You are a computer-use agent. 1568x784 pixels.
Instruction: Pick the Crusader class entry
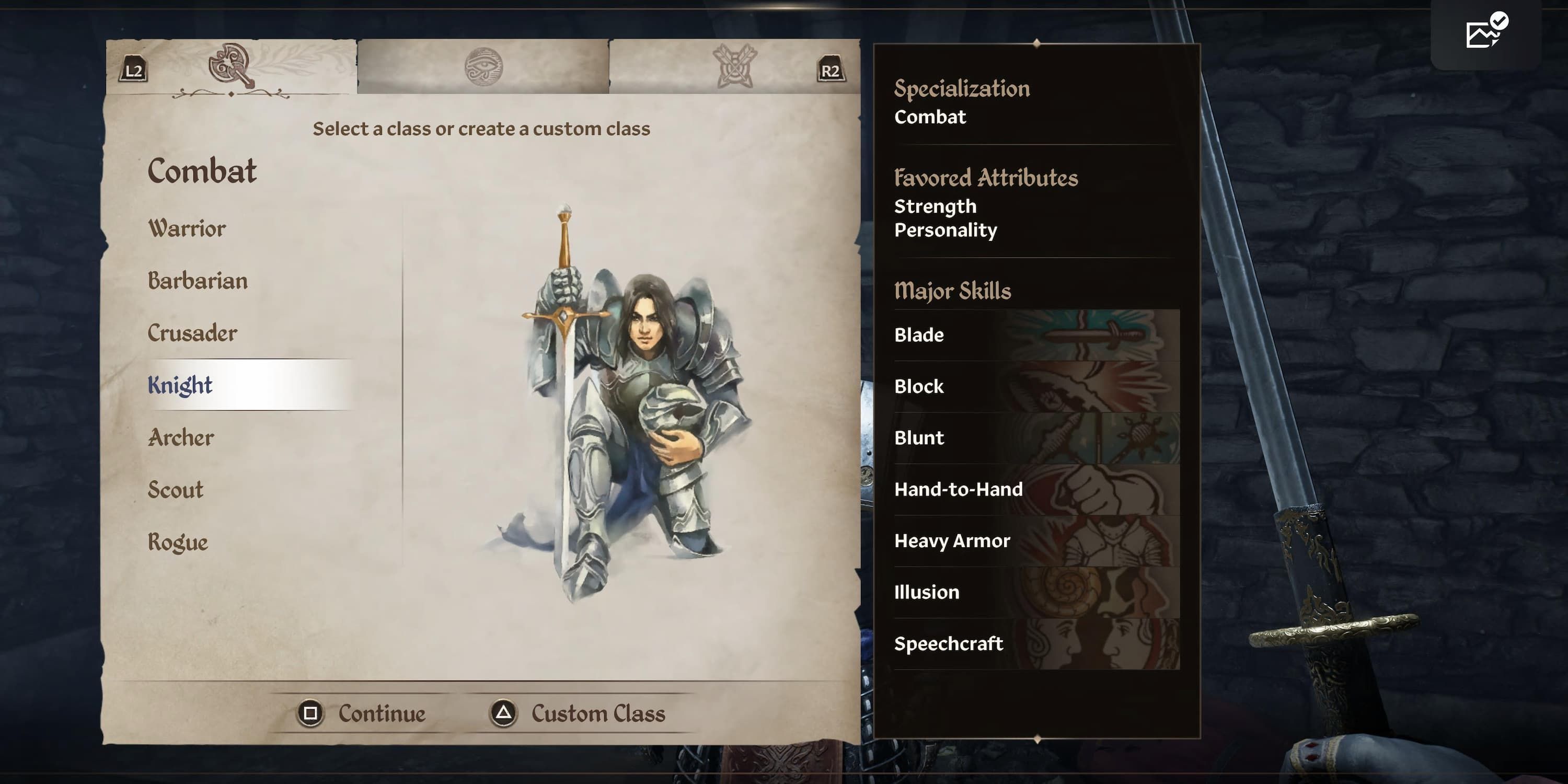[x=192, y=333]
